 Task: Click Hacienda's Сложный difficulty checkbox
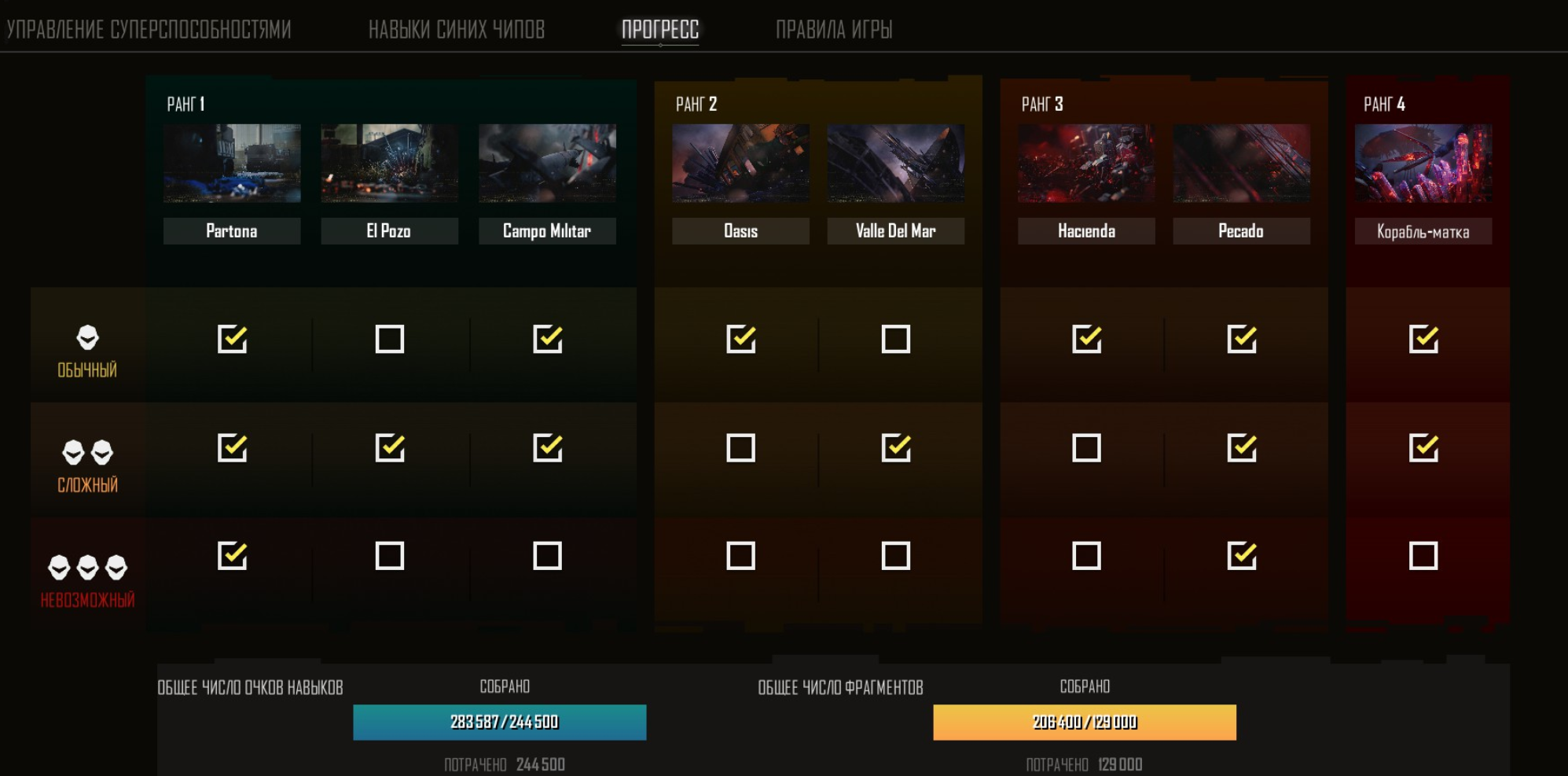pos(1086,448)
